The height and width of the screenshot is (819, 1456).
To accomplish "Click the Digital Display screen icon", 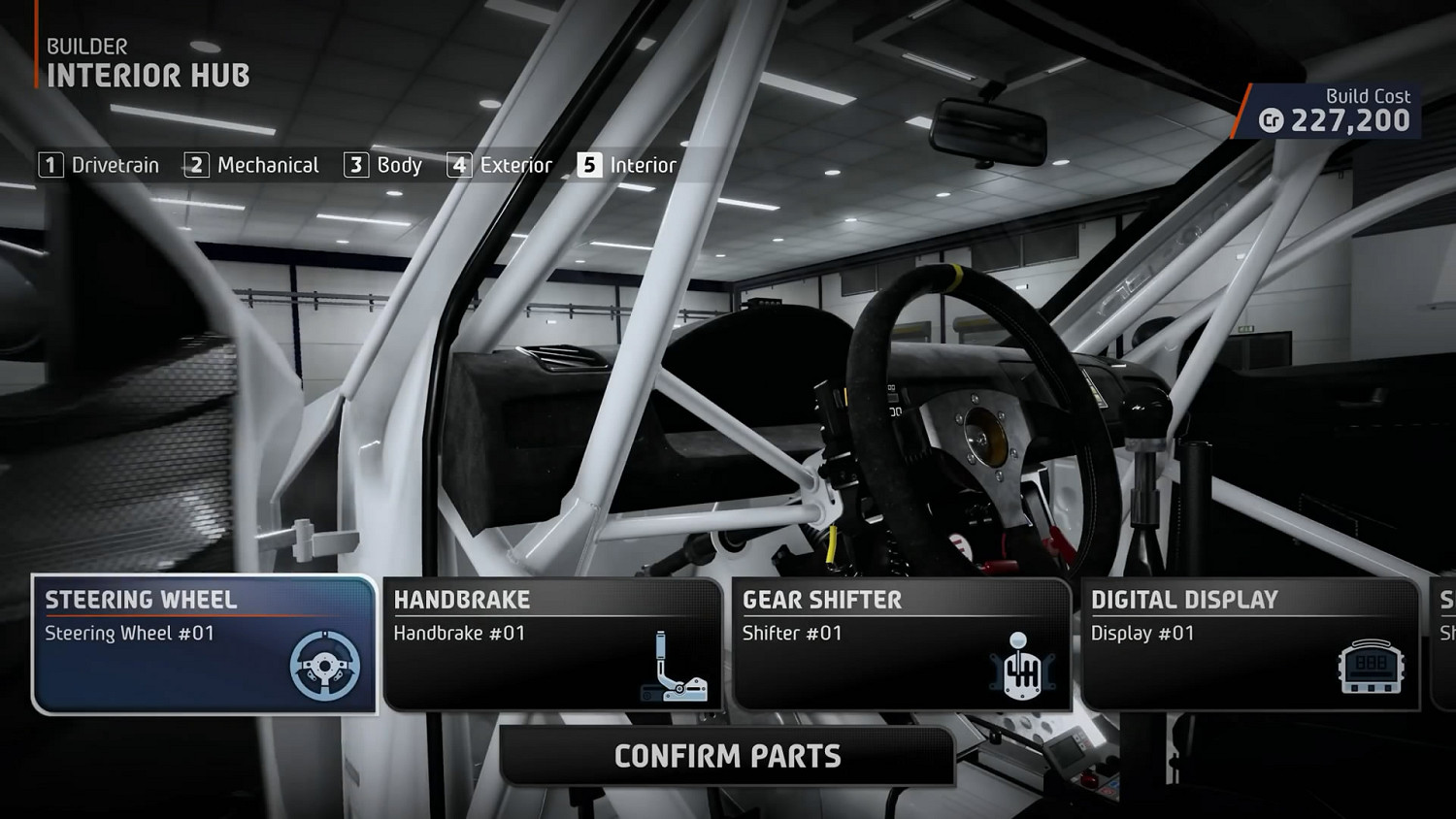I will click(x=1373, y=665).
